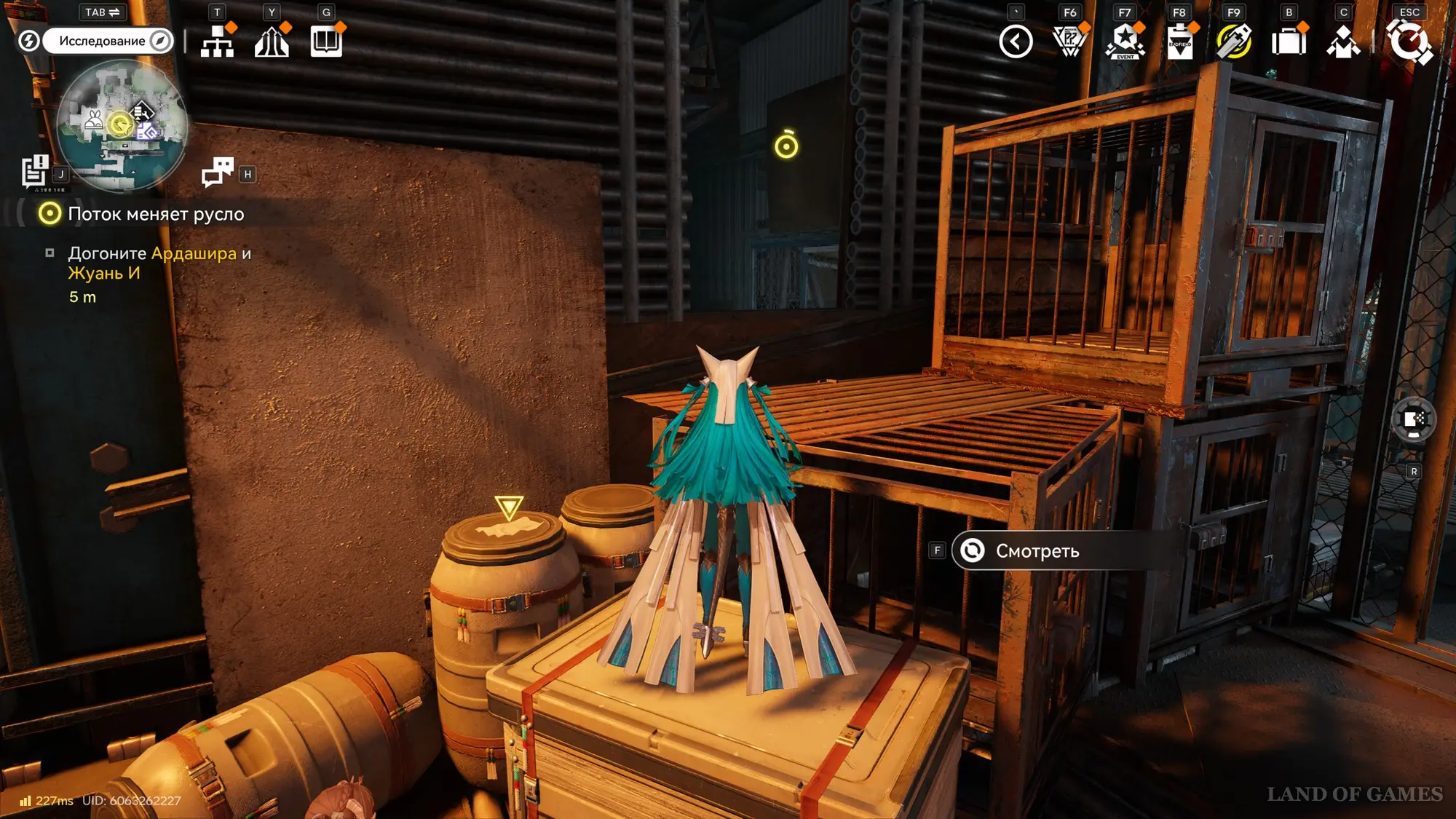The height and width of the screenshot is (819, 1456).
Task: Open the hierarchy tree icon menu
Action: click(x=217, y=41)
